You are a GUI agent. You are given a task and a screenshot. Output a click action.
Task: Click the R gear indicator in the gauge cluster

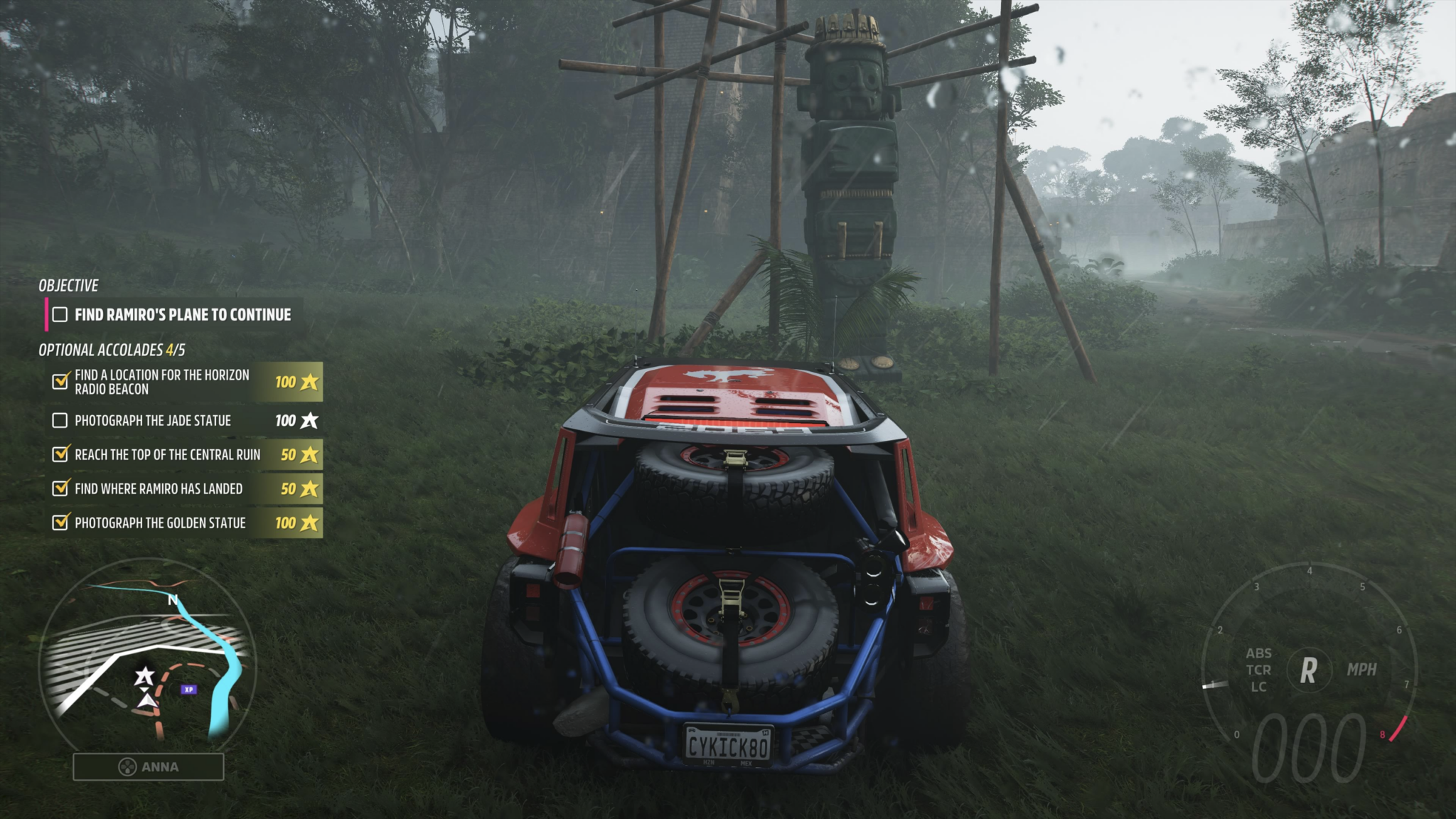coord(1309,667)
